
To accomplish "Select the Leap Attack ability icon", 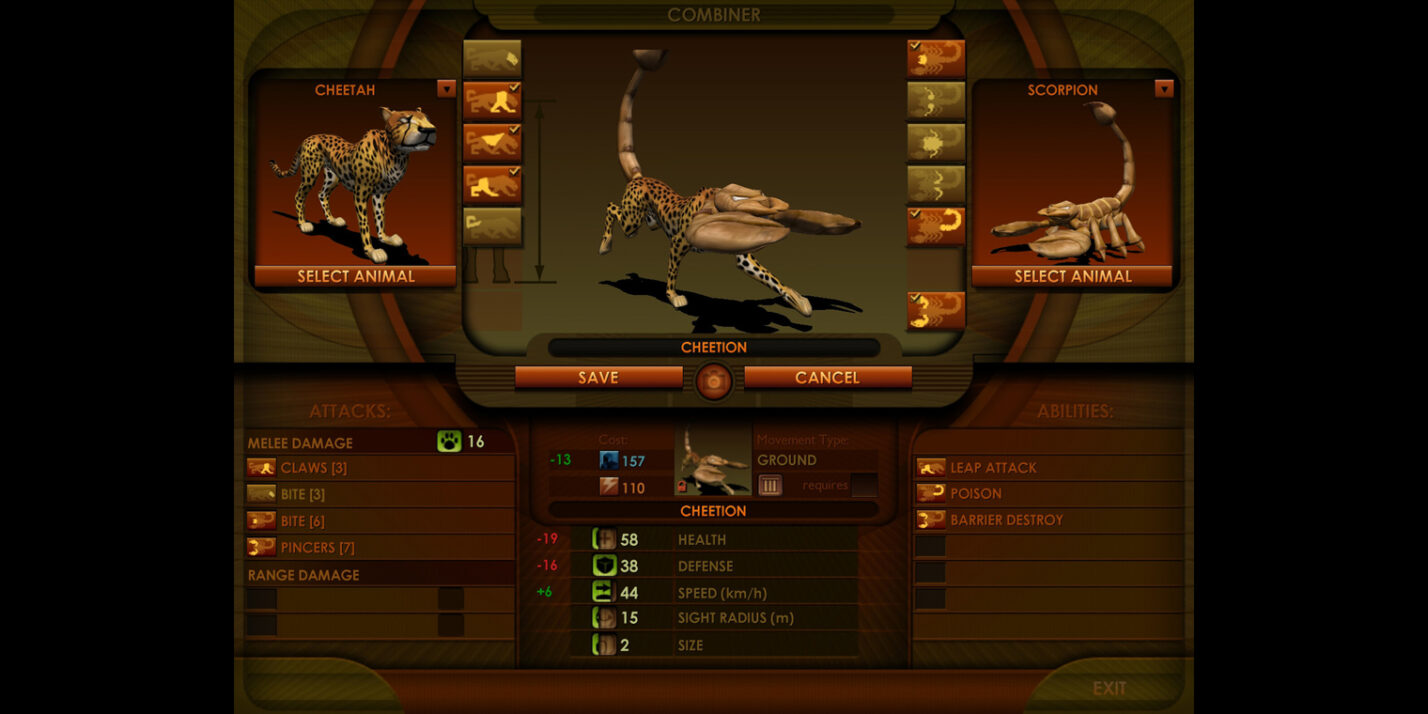I will 931,467.
